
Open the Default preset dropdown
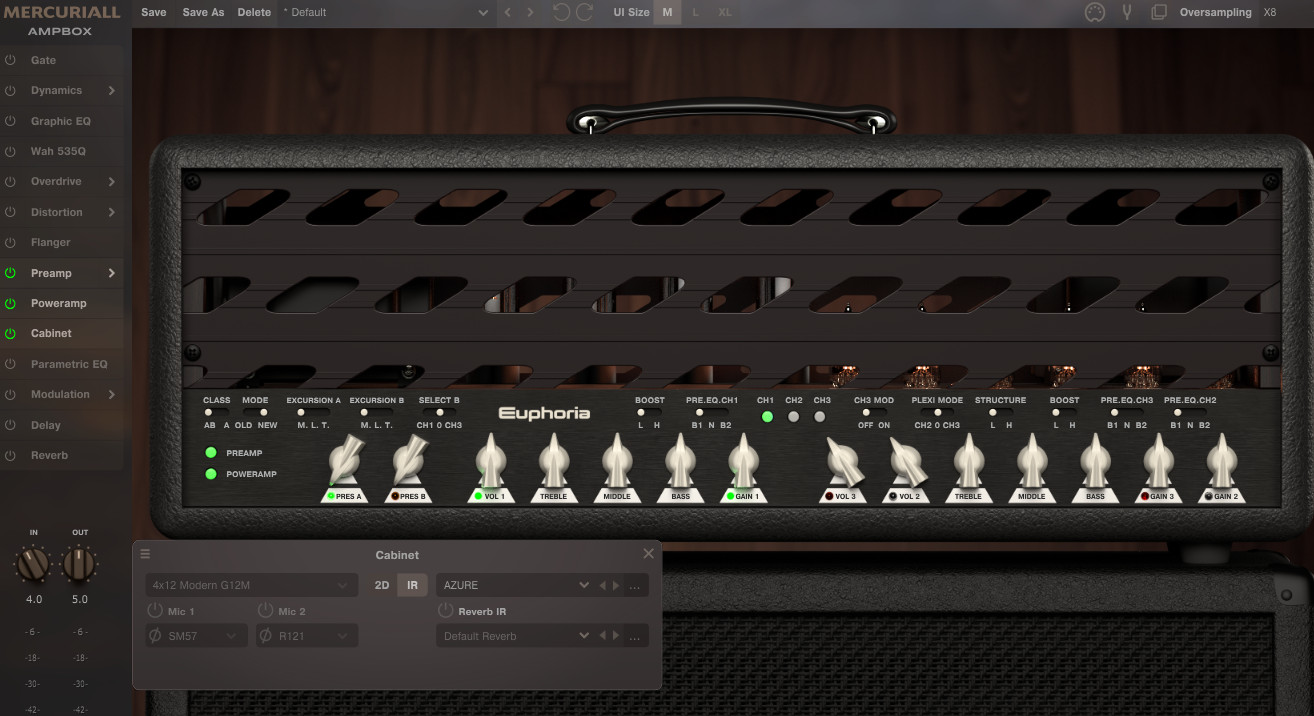(x=385, y=12)
